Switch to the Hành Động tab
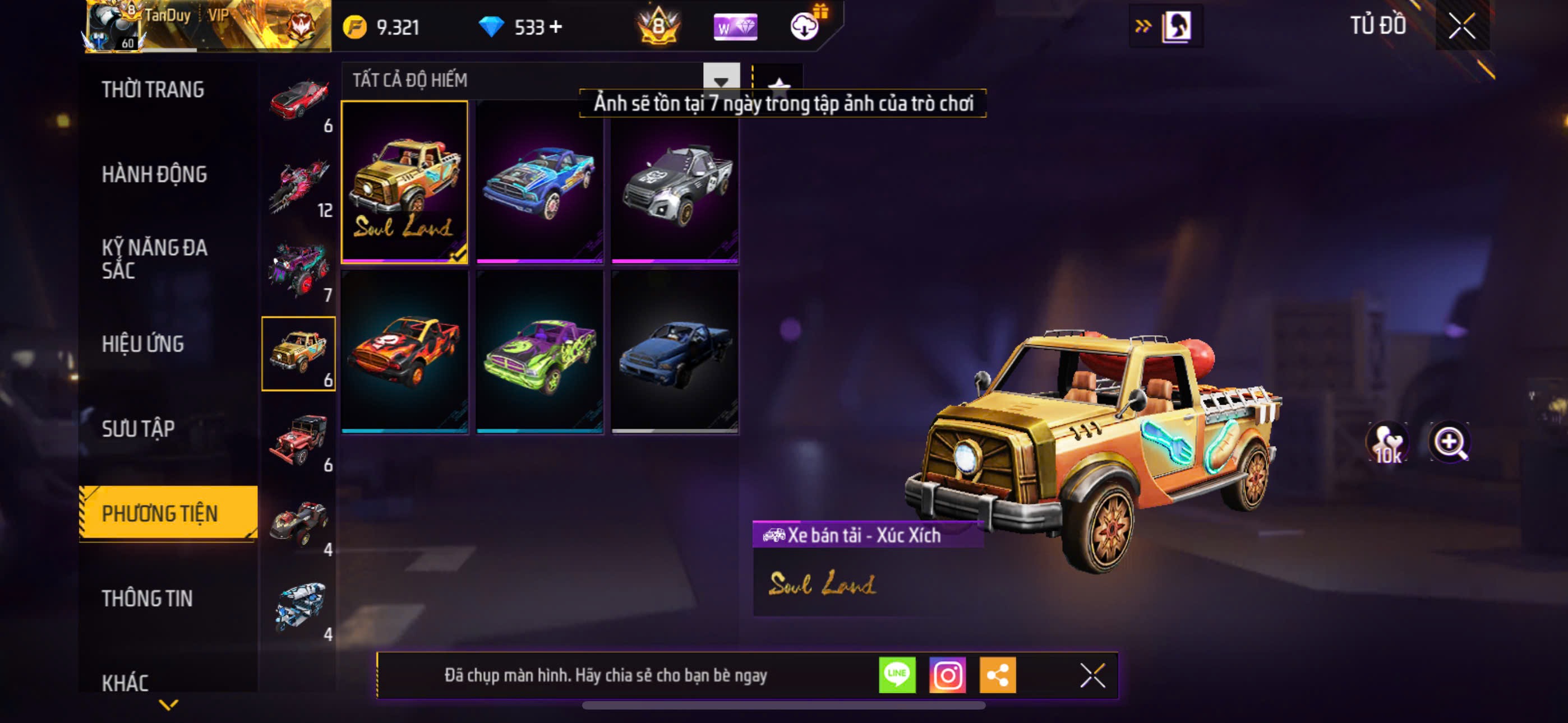Viewport: 1568px width, 723px height. pos(154,175)
